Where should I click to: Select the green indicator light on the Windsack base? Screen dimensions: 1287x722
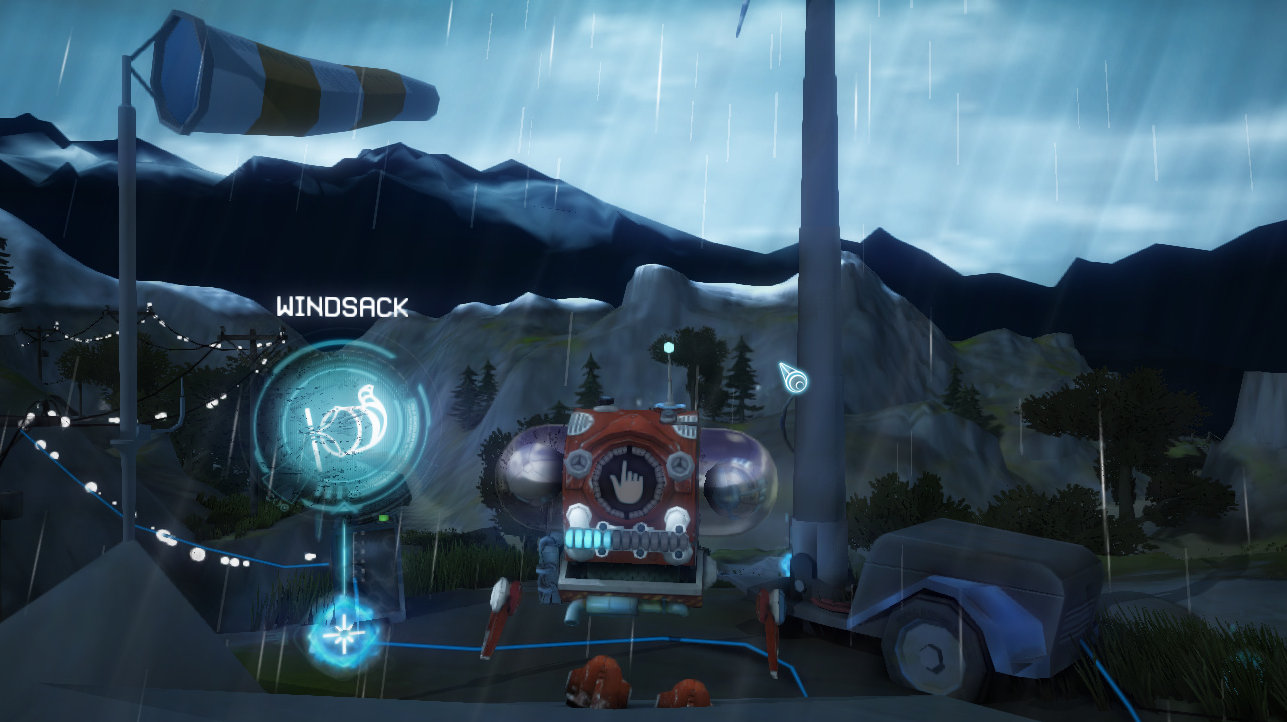tap(383, 517)
